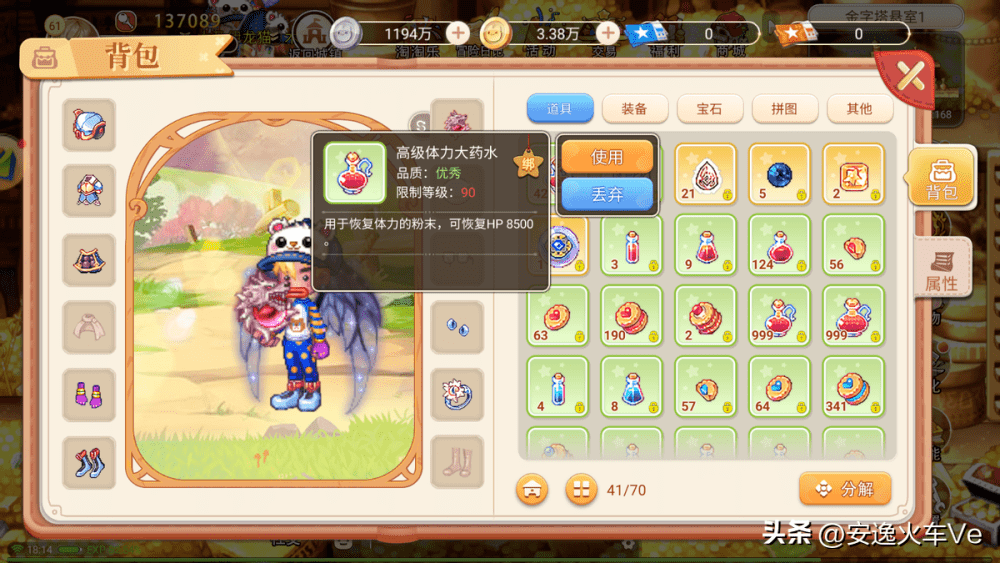The height and width of the screenshot is (563, 1000).
Task: Click the 分解 decompose button
Action: (845, 489)
